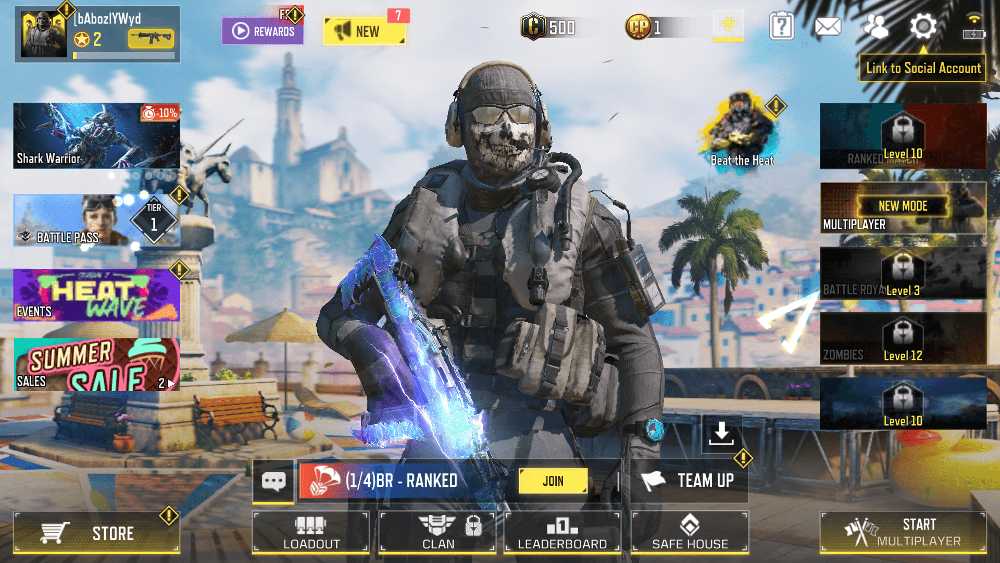The height and width of the screenshot is (563, 1000).
Task: Open the Loadout menu
Action: tap(311, 532)
